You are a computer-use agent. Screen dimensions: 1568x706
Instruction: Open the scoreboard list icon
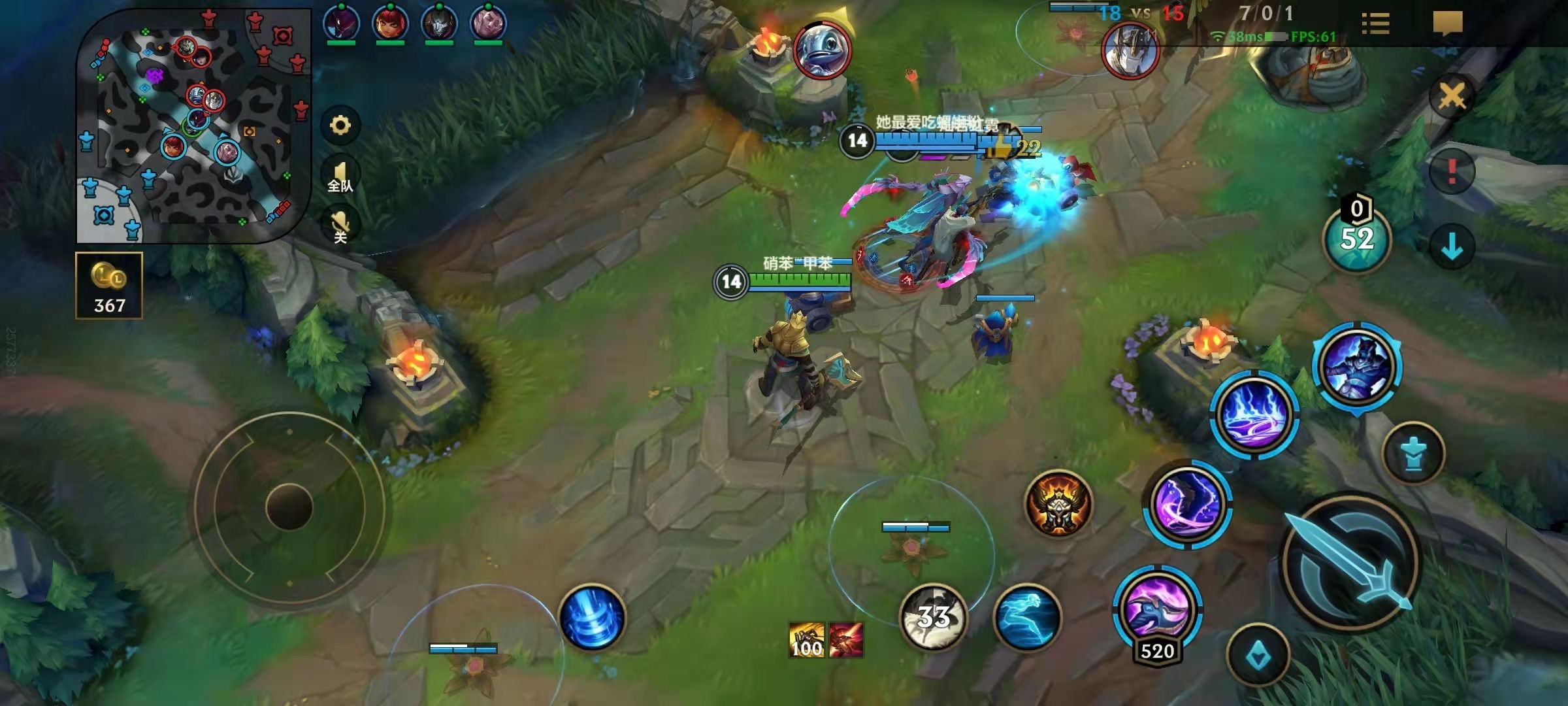point(1375,24)
